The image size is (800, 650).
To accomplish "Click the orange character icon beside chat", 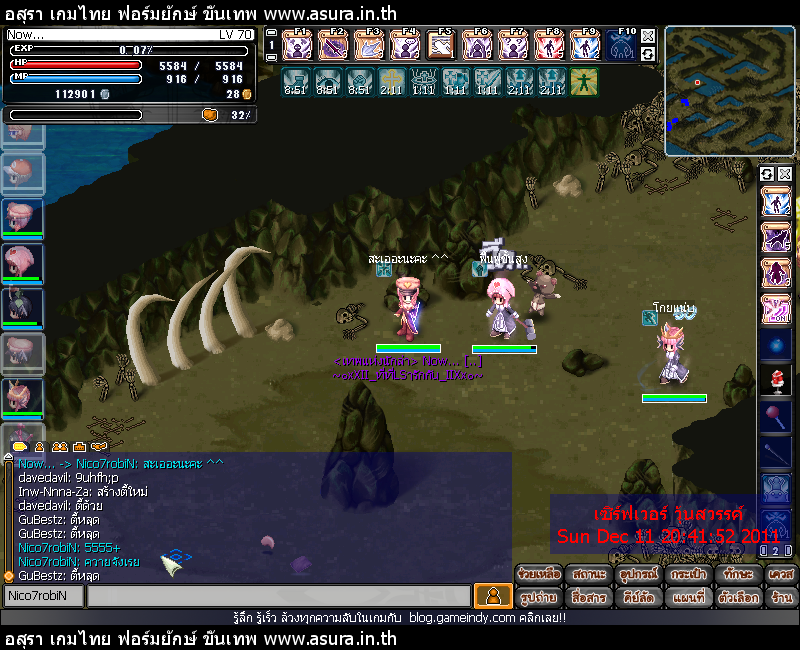I will (x=493, y=596).
